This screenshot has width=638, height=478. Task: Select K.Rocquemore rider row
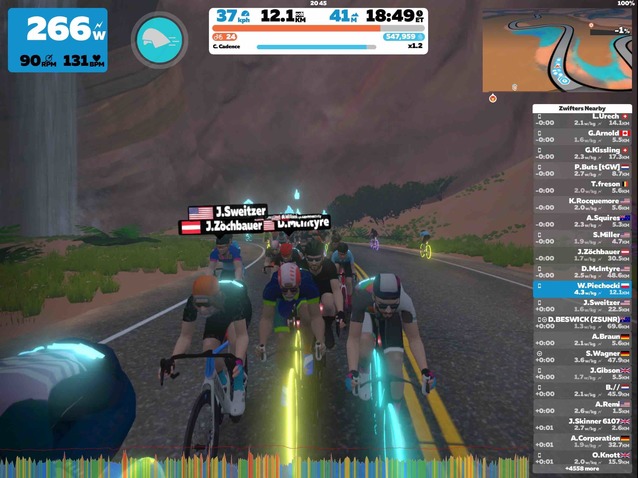coord(585,204)
